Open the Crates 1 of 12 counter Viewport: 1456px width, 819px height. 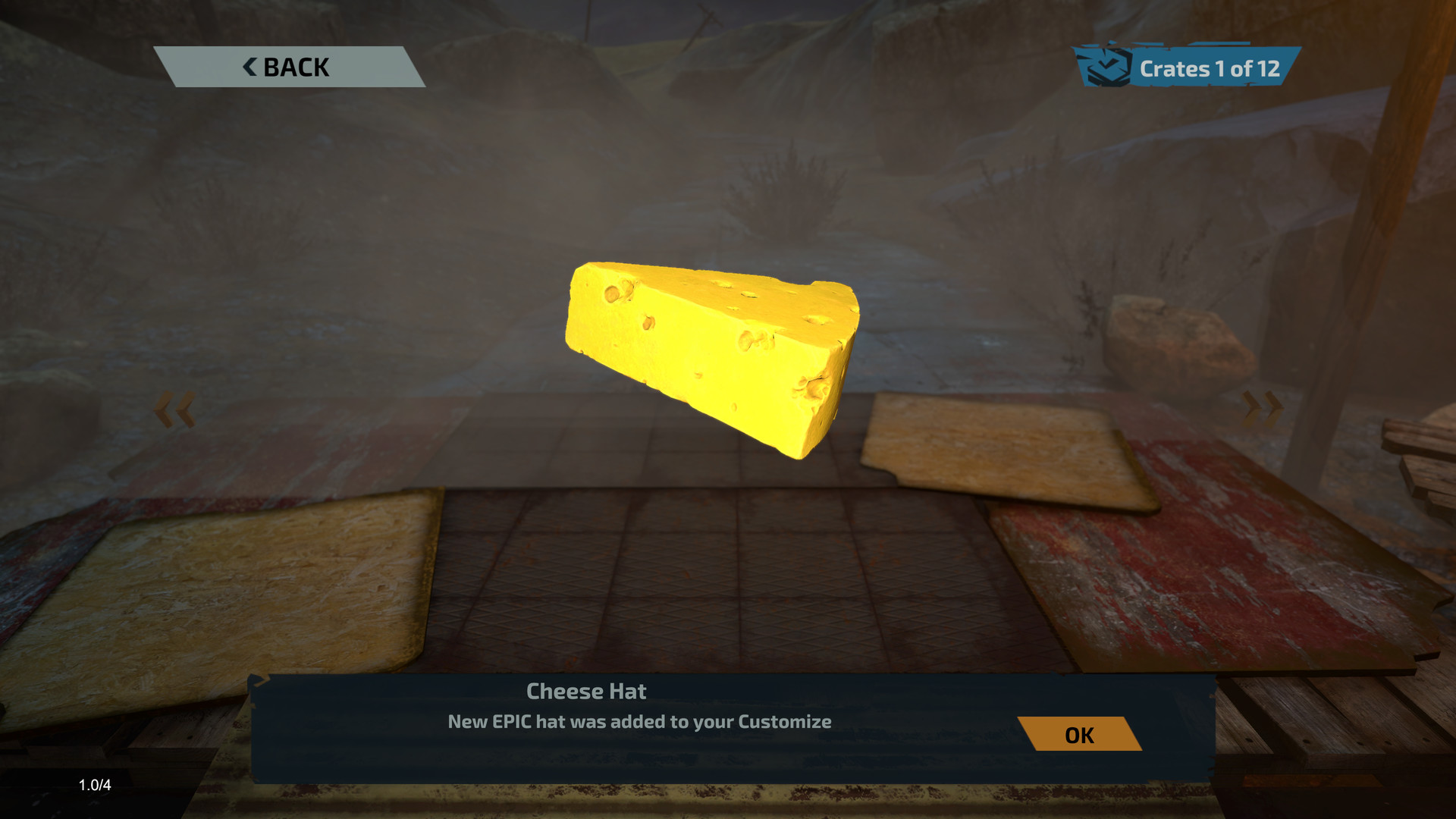1187,68
